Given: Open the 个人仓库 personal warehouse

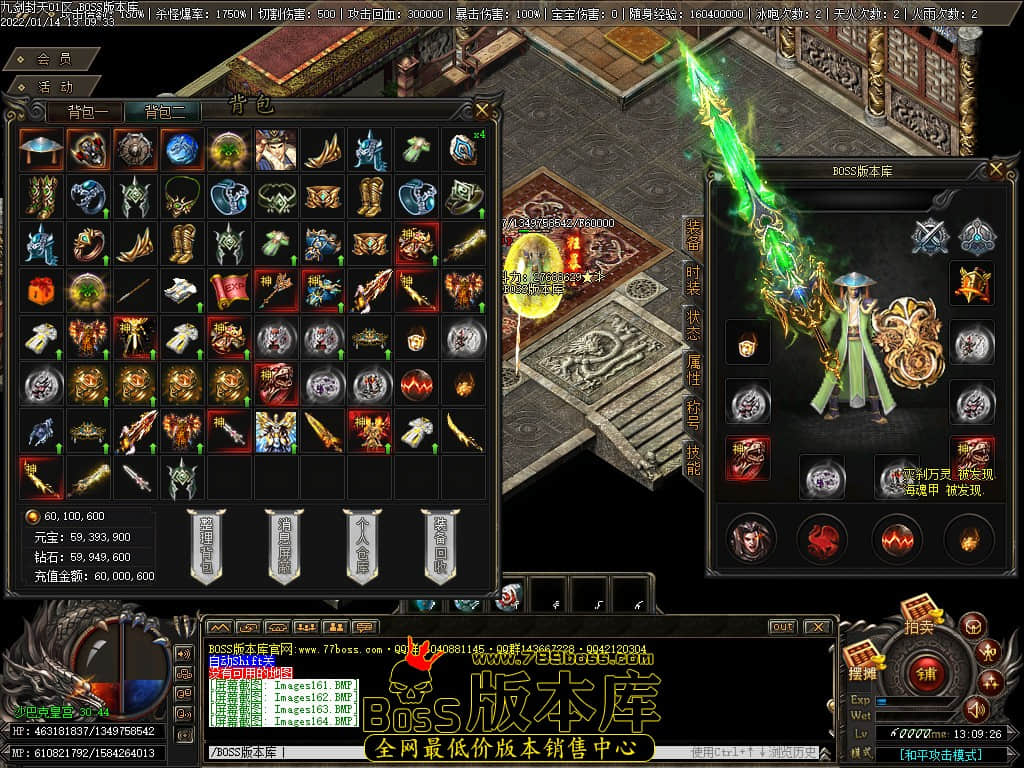Looking at the screenshot, I should tap(362, 545).
